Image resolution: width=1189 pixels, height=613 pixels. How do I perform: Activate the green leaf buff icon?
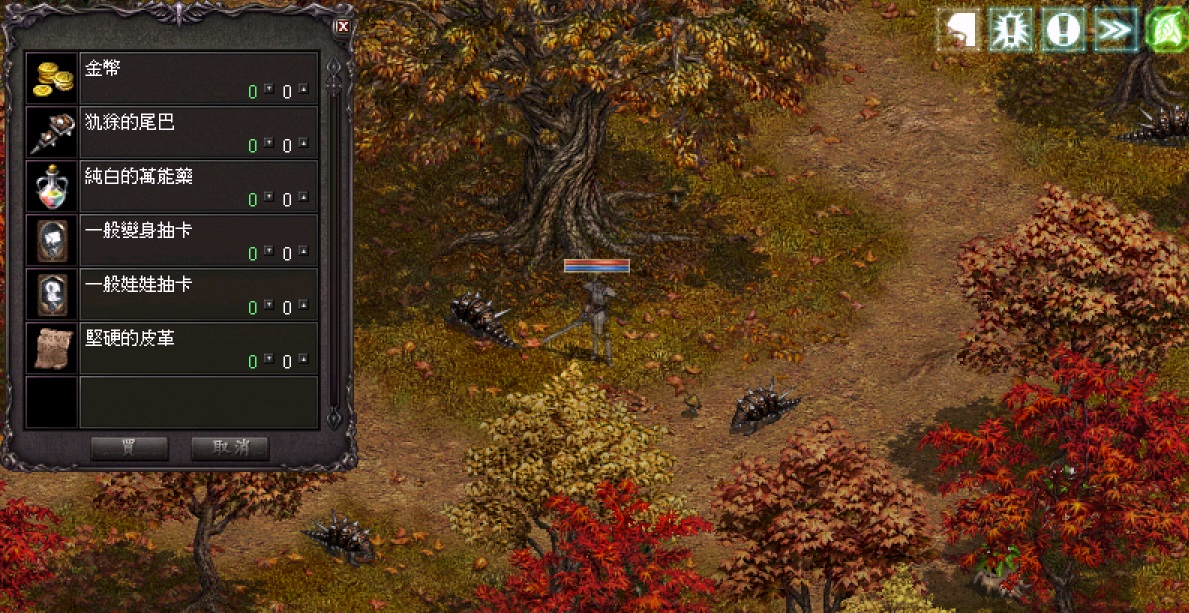1166,30
